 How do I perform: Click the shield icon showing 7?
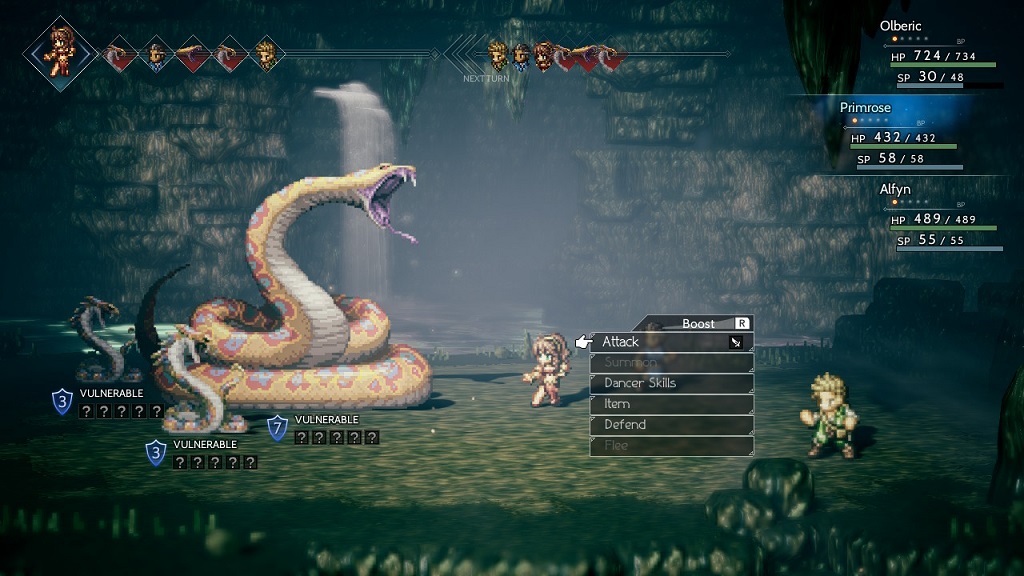click(278, 428)
